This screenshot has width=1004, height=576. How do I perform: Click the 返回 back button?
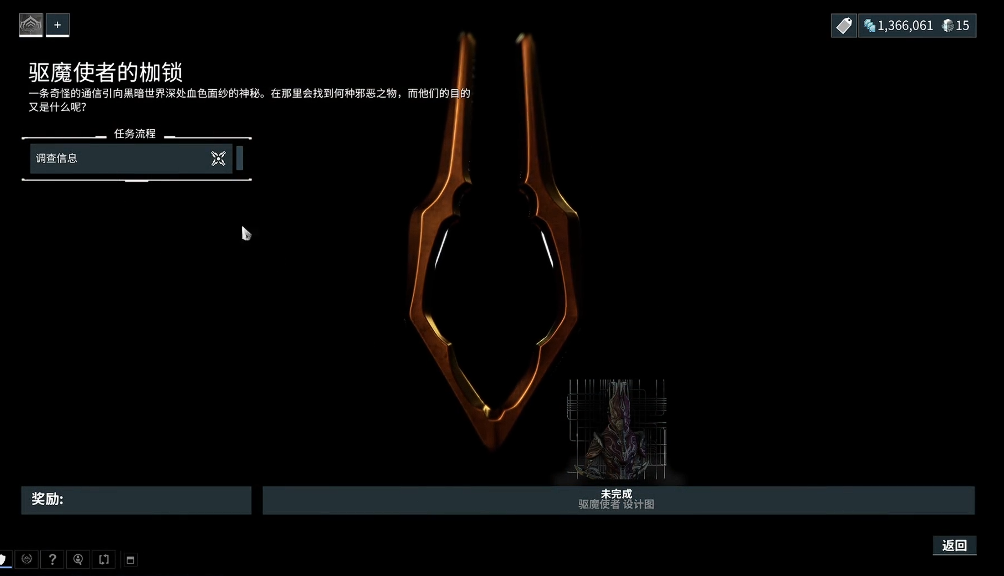click(x=954, y=545)
